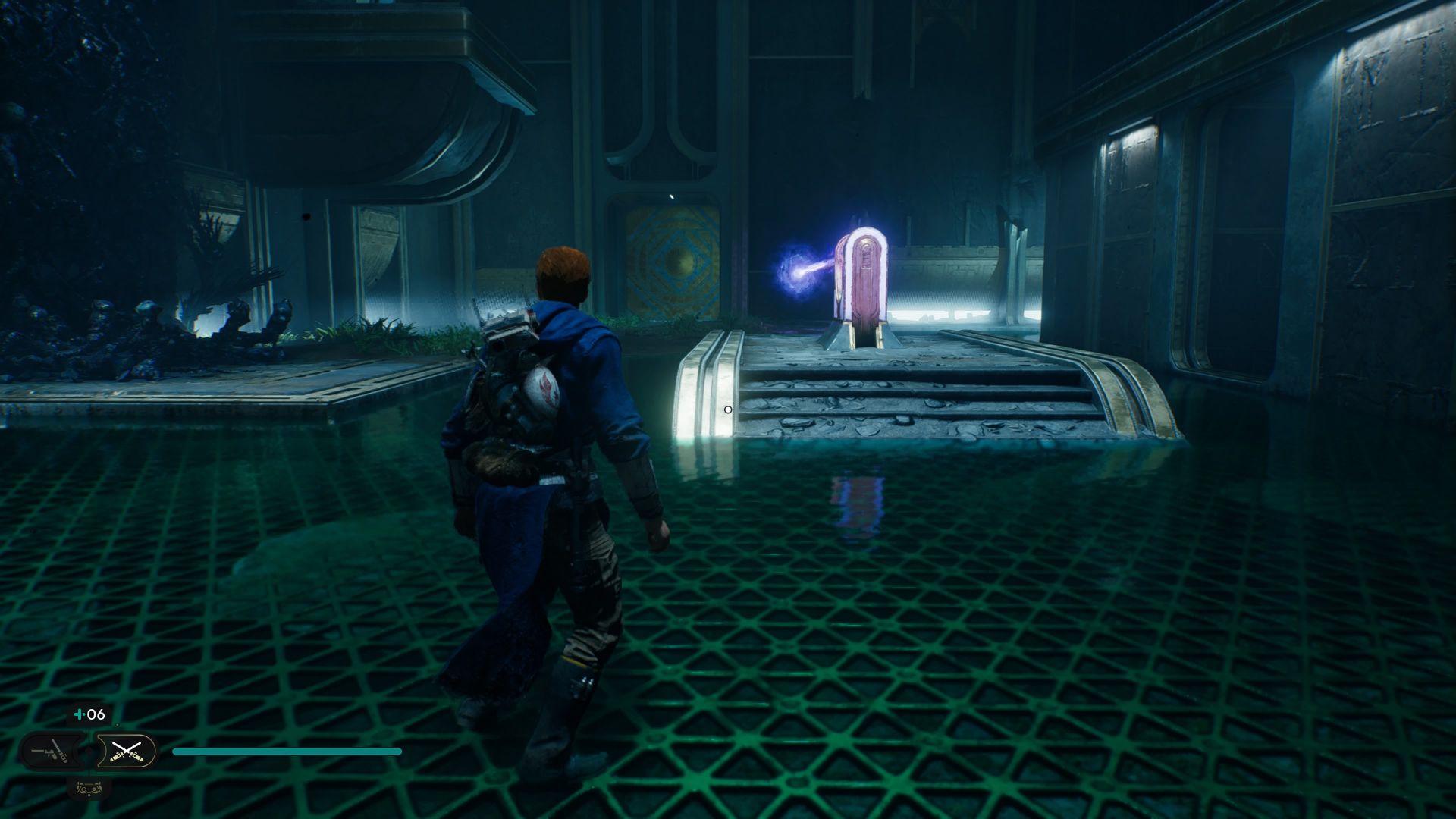Toggle to the blaster stance slot
The height and width of the screenshot is (819, 1456).
(49, 751)
